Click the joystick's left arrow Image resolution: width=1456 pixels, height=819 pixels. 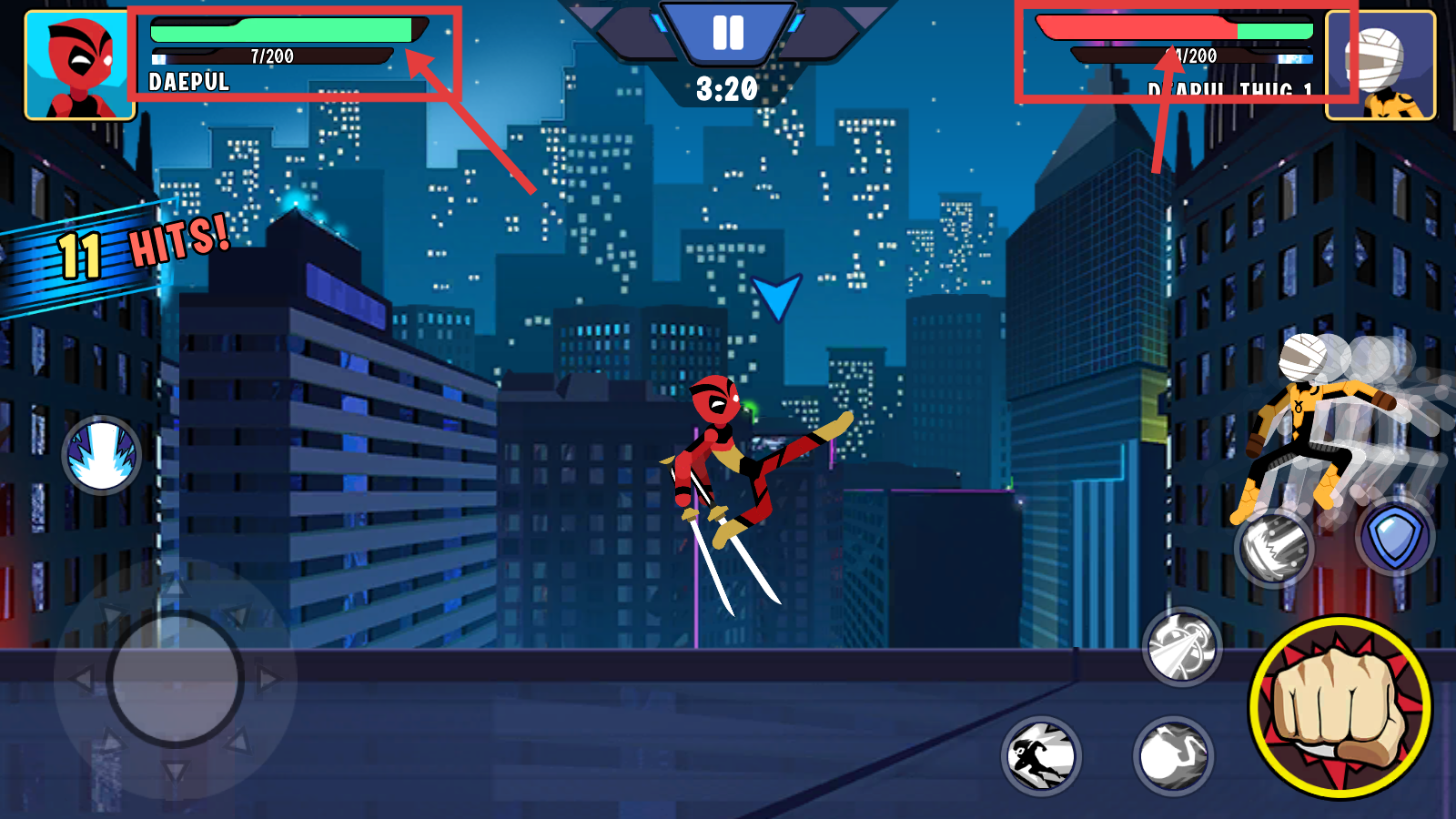pos(82,679)
